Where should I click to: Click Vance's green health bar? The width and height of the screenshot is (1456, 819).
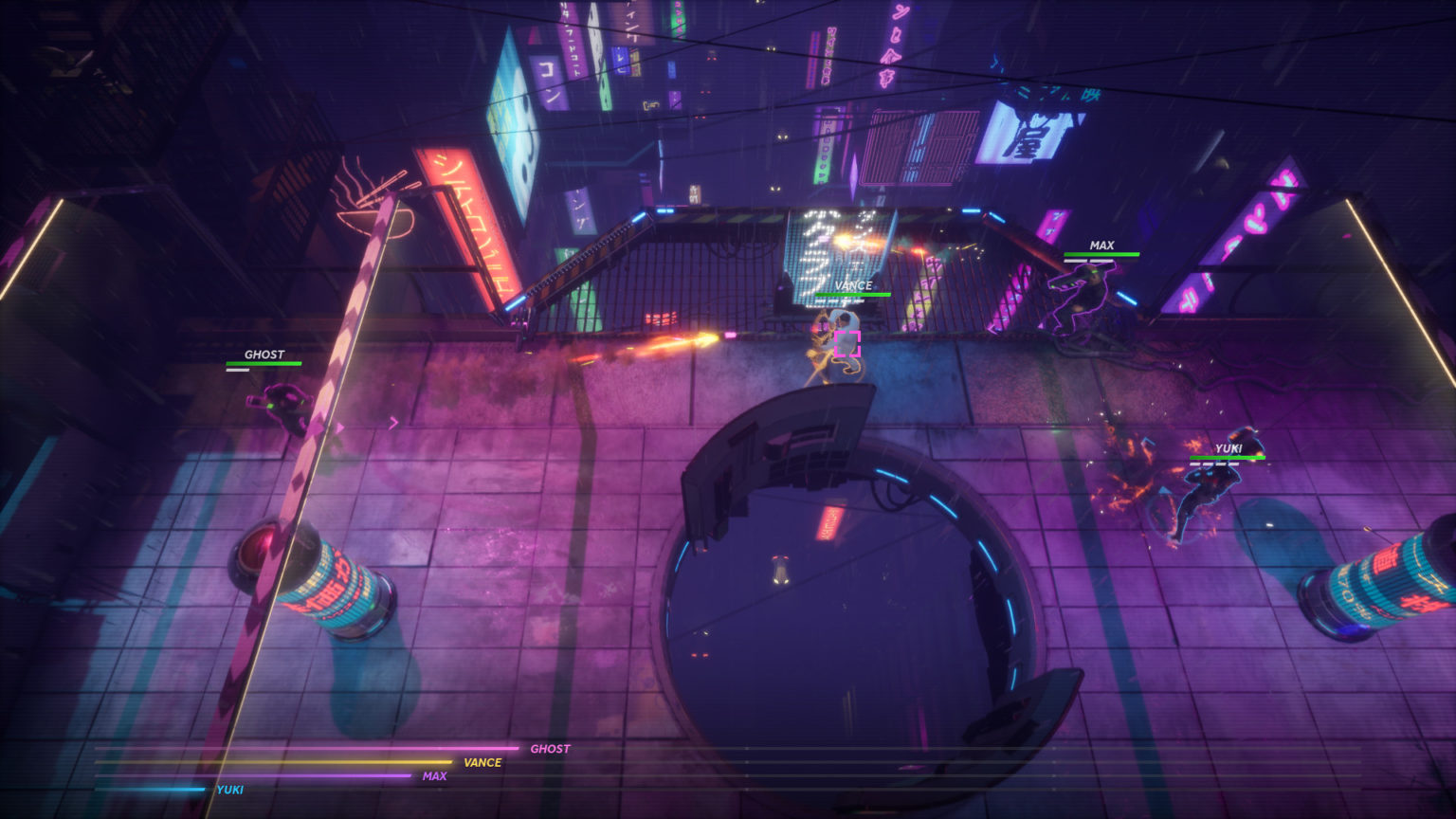point(852,296)
